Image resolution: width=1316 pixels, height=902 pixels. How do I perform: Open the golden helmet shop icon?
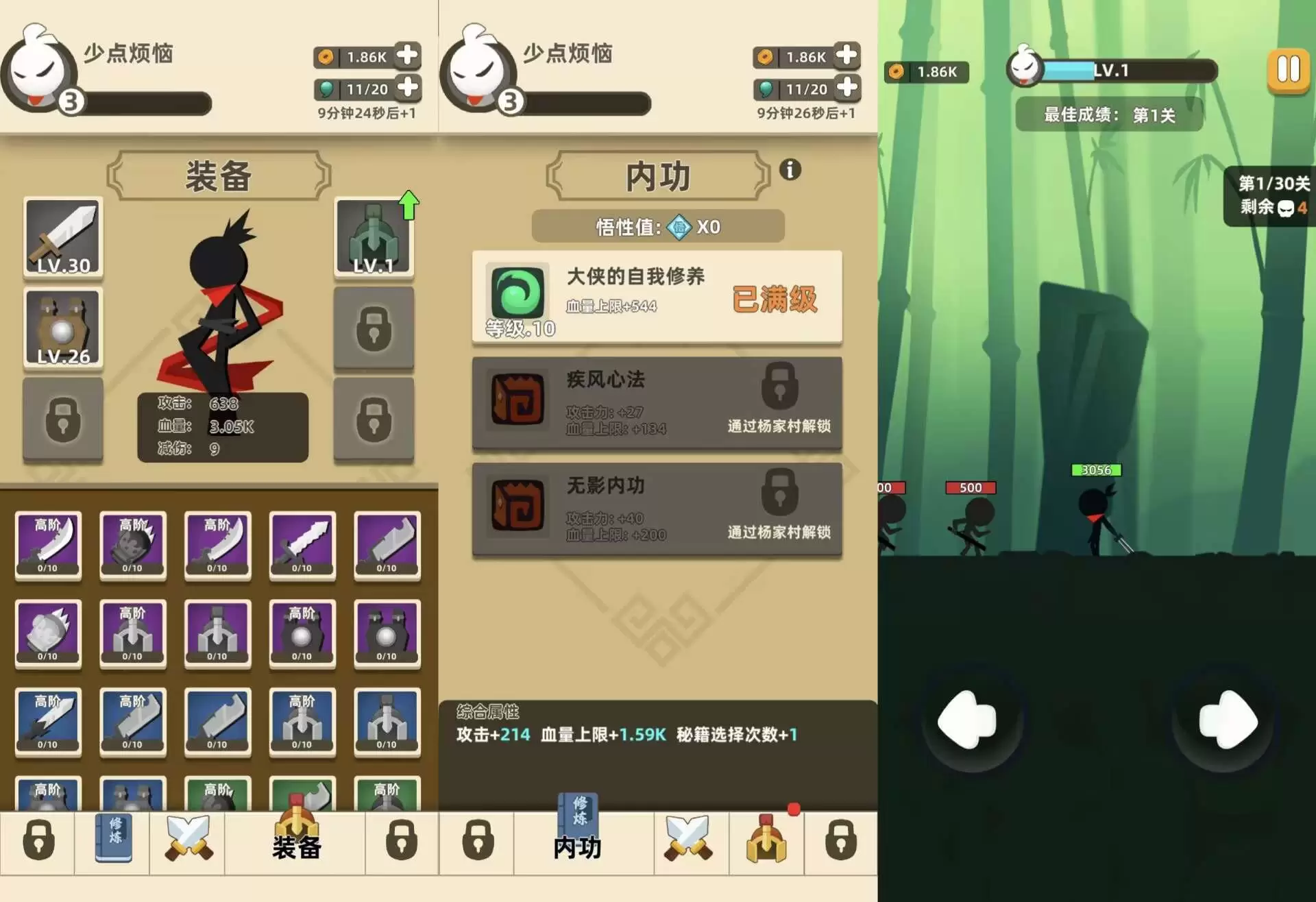(x=766, y=842)
